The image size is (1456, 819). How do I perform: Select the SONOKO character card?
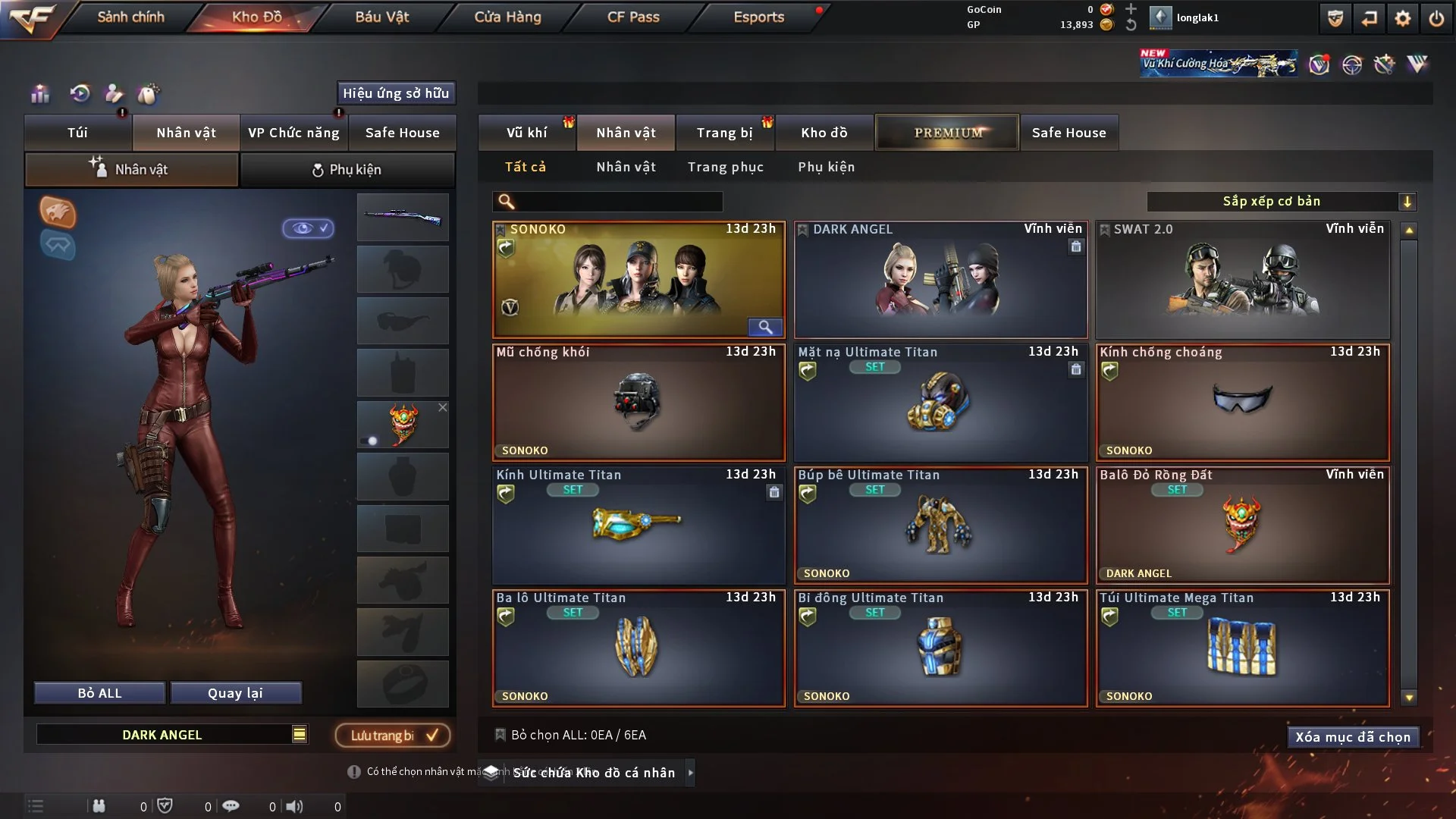(x=638, y=281)
